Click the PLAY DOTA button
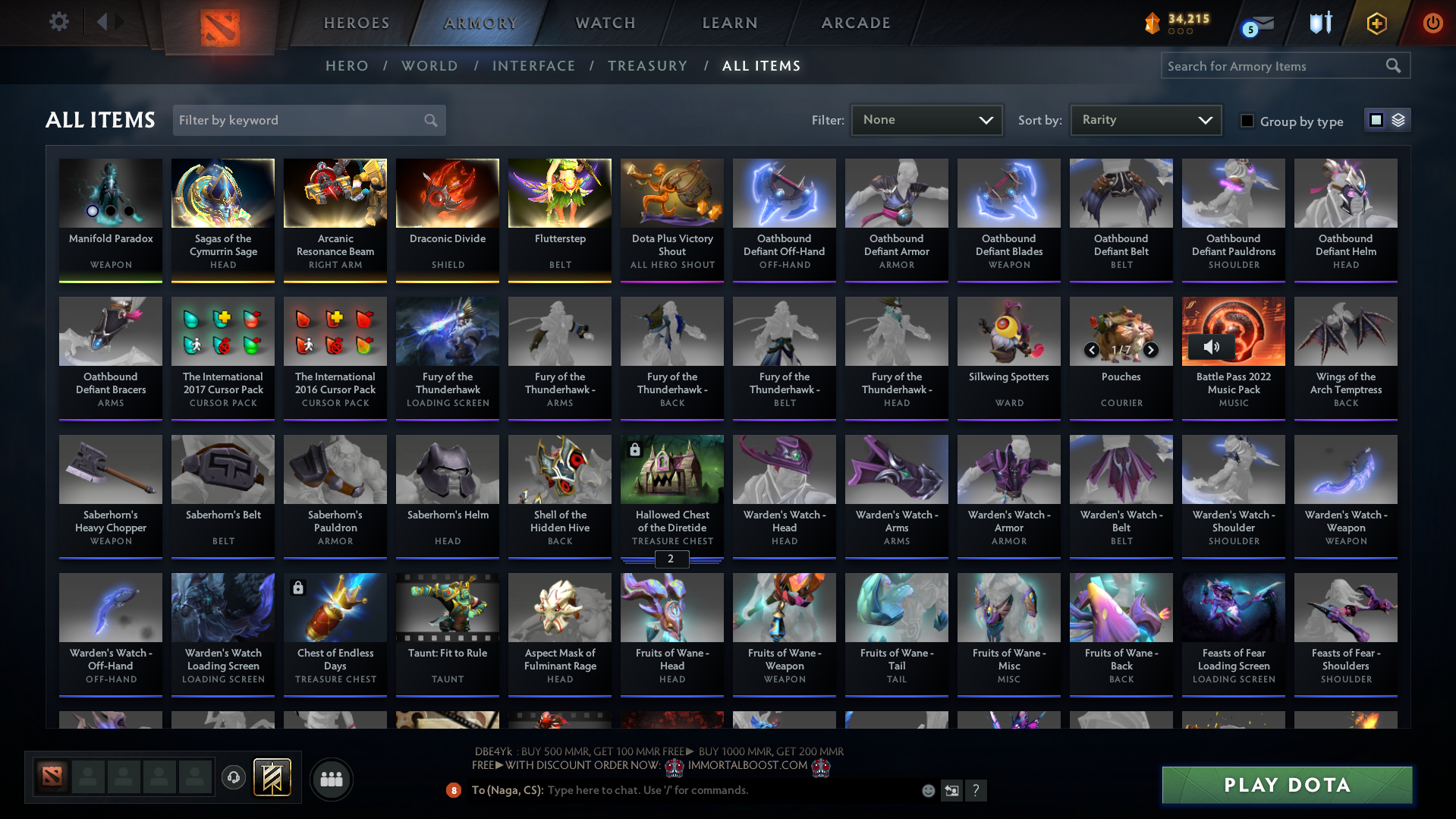Image resolution: width=1456 pixels, height=819 pixels. tap(1286, 785)
